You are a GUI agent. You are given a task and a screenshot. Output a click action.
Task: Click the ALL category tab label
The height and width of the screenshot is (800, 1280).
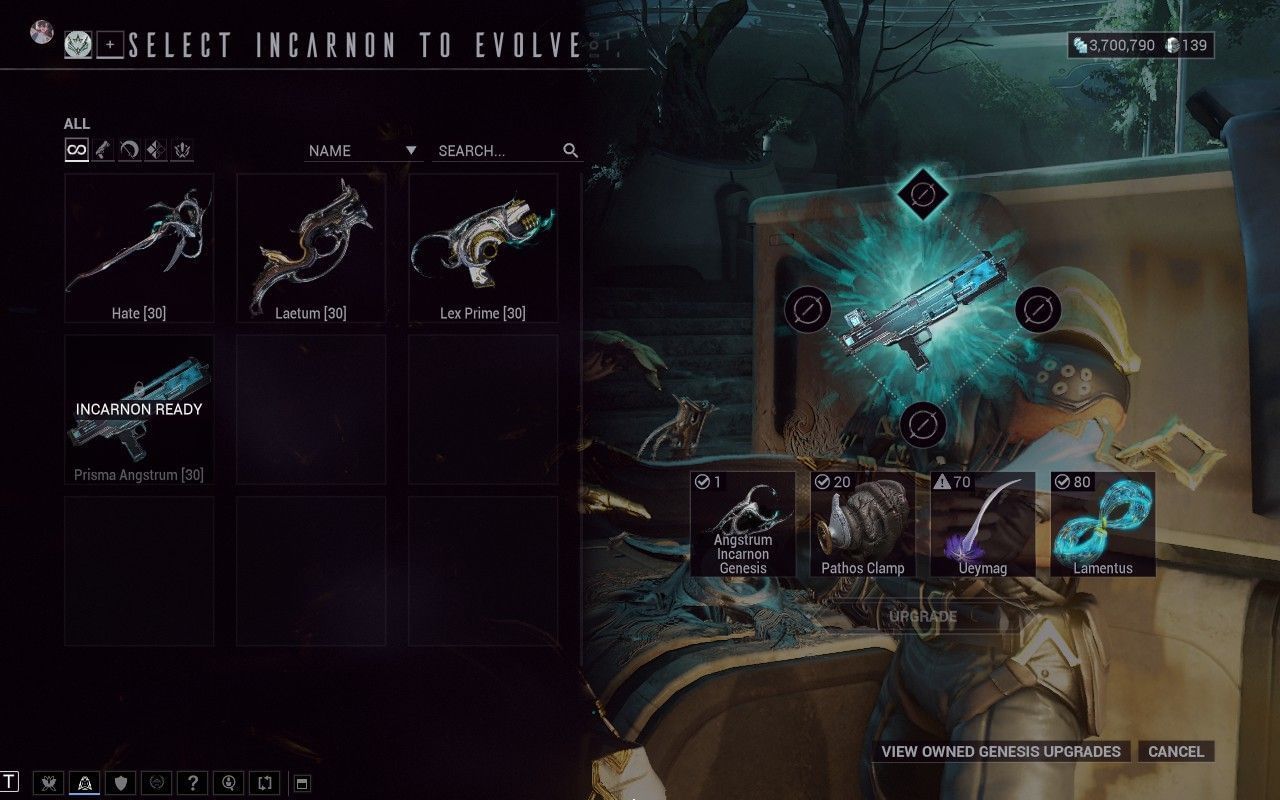point(75,122)
